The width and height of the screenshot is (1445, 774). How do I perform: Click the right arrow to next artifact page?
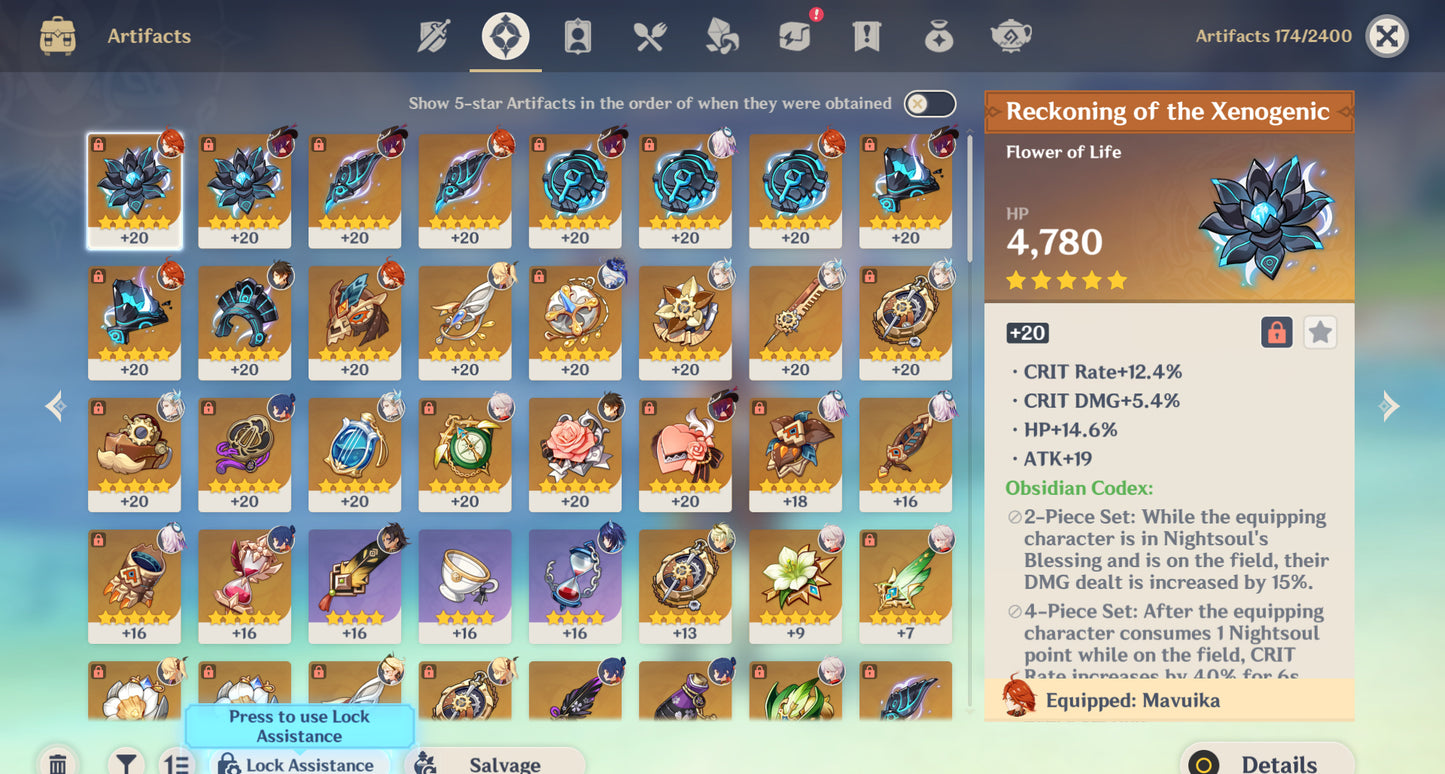pyautogui.click(x=1390, y=405)
